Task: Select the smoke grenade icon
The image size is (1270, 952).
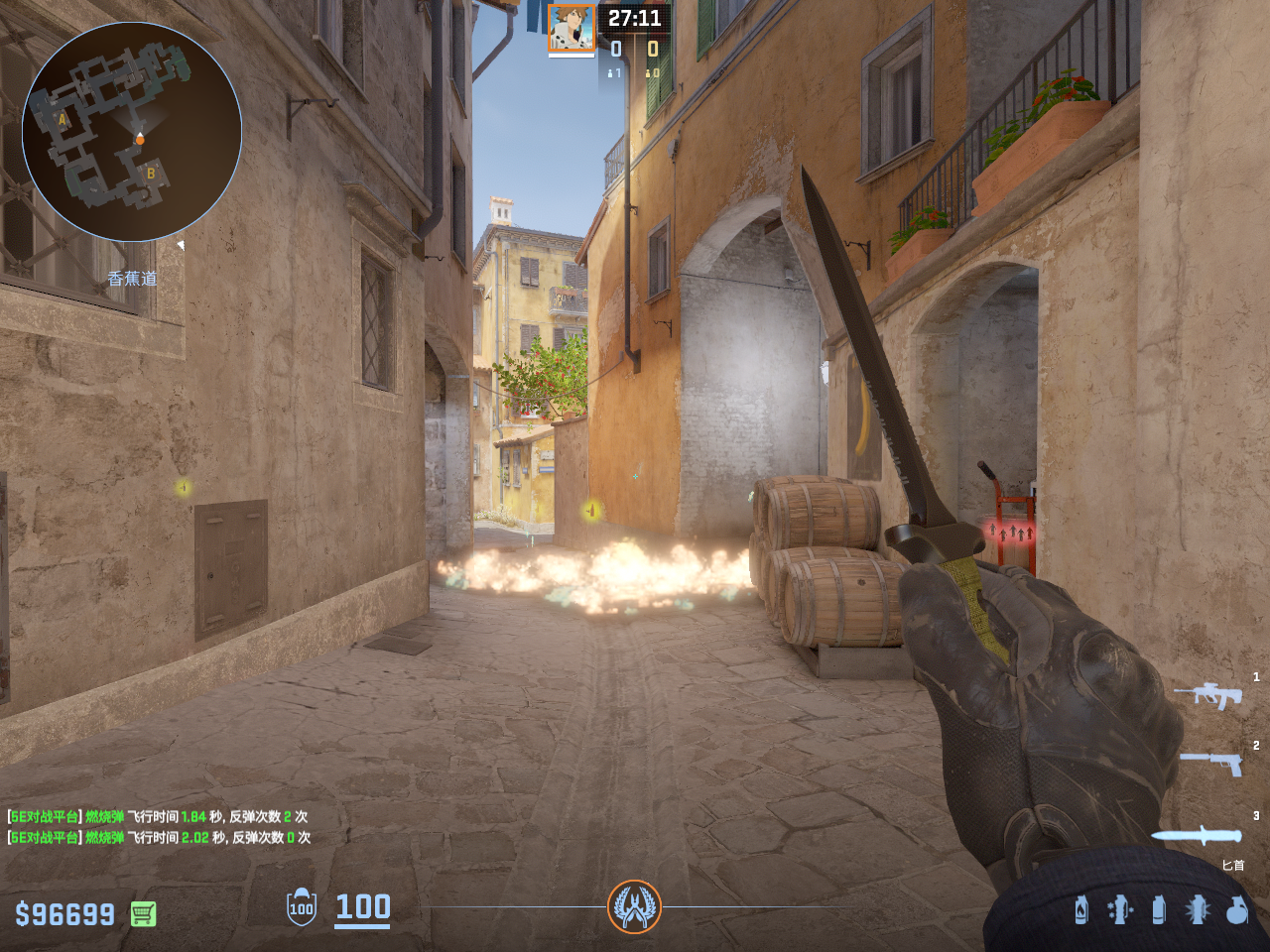Action: tap(1159, 909)
